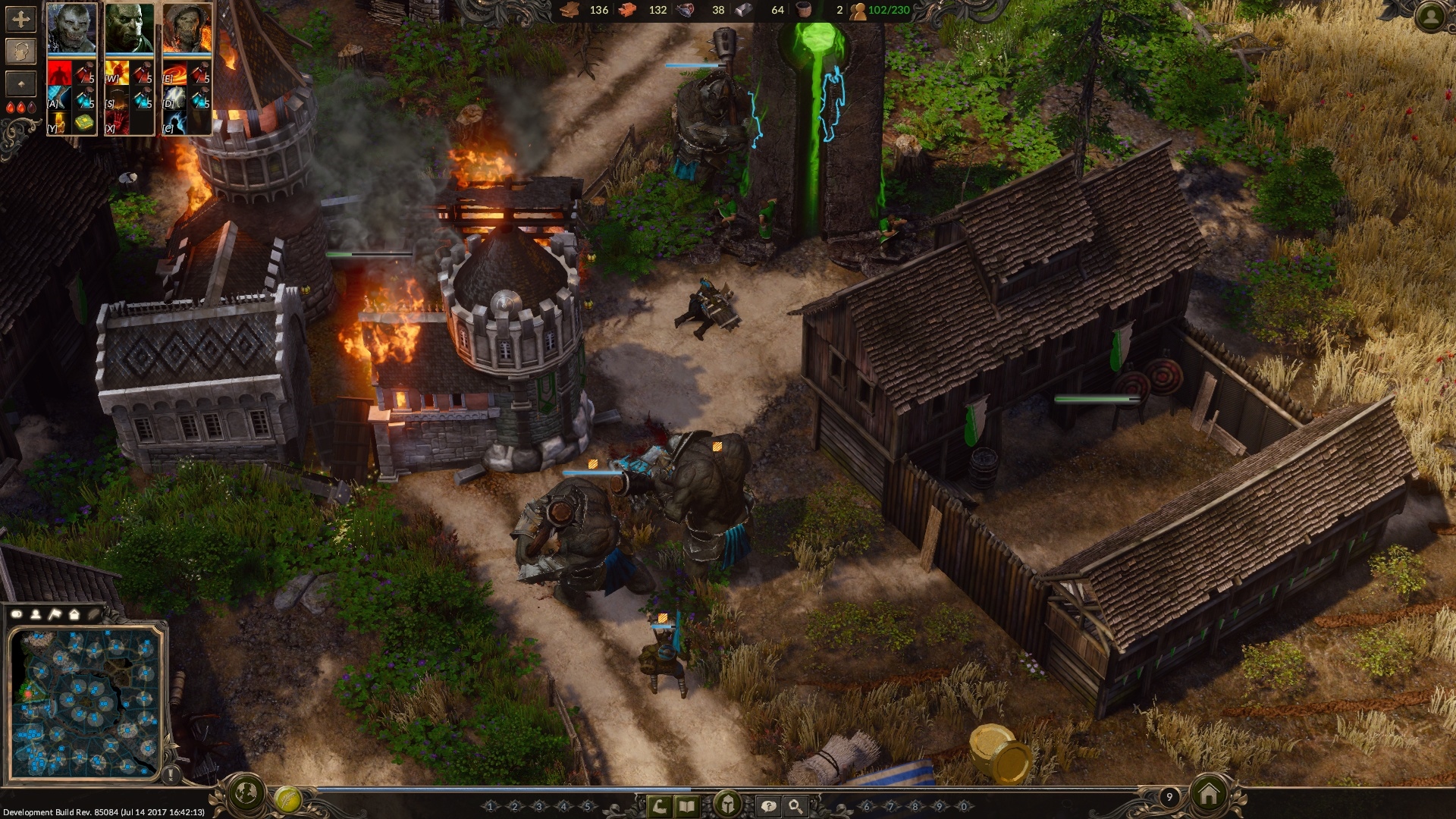Screen dimensions: 1456x819
Task: Toggle the minimap house filter
Action: coord(74,613)
